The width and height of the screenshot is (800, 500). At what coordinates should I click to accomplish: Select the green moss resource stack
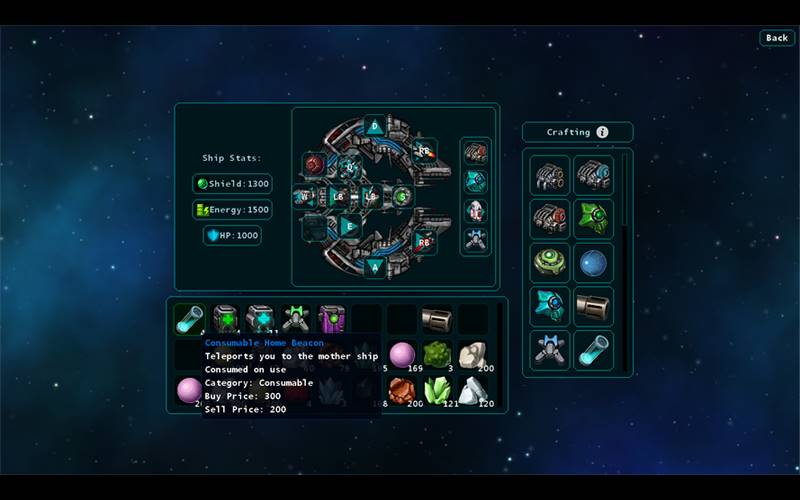(x=436, y=354)
